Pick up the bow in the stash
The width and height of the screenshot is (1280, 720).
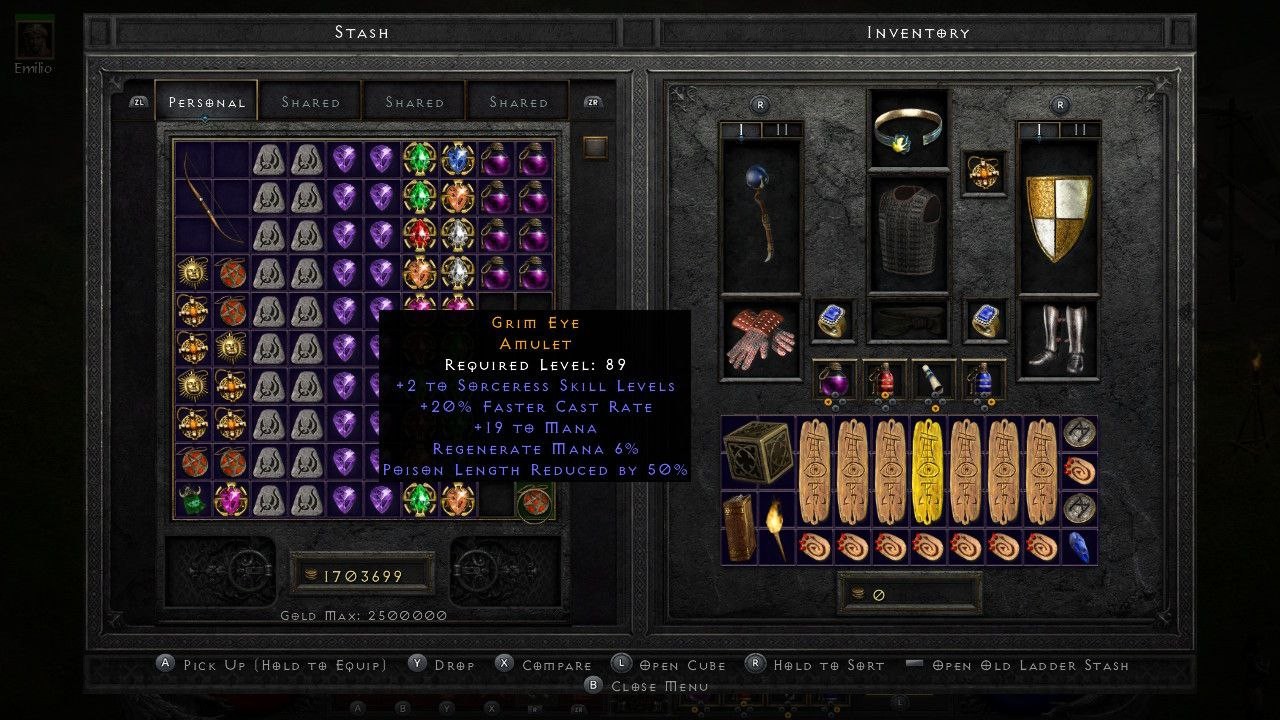click(211, 198)
